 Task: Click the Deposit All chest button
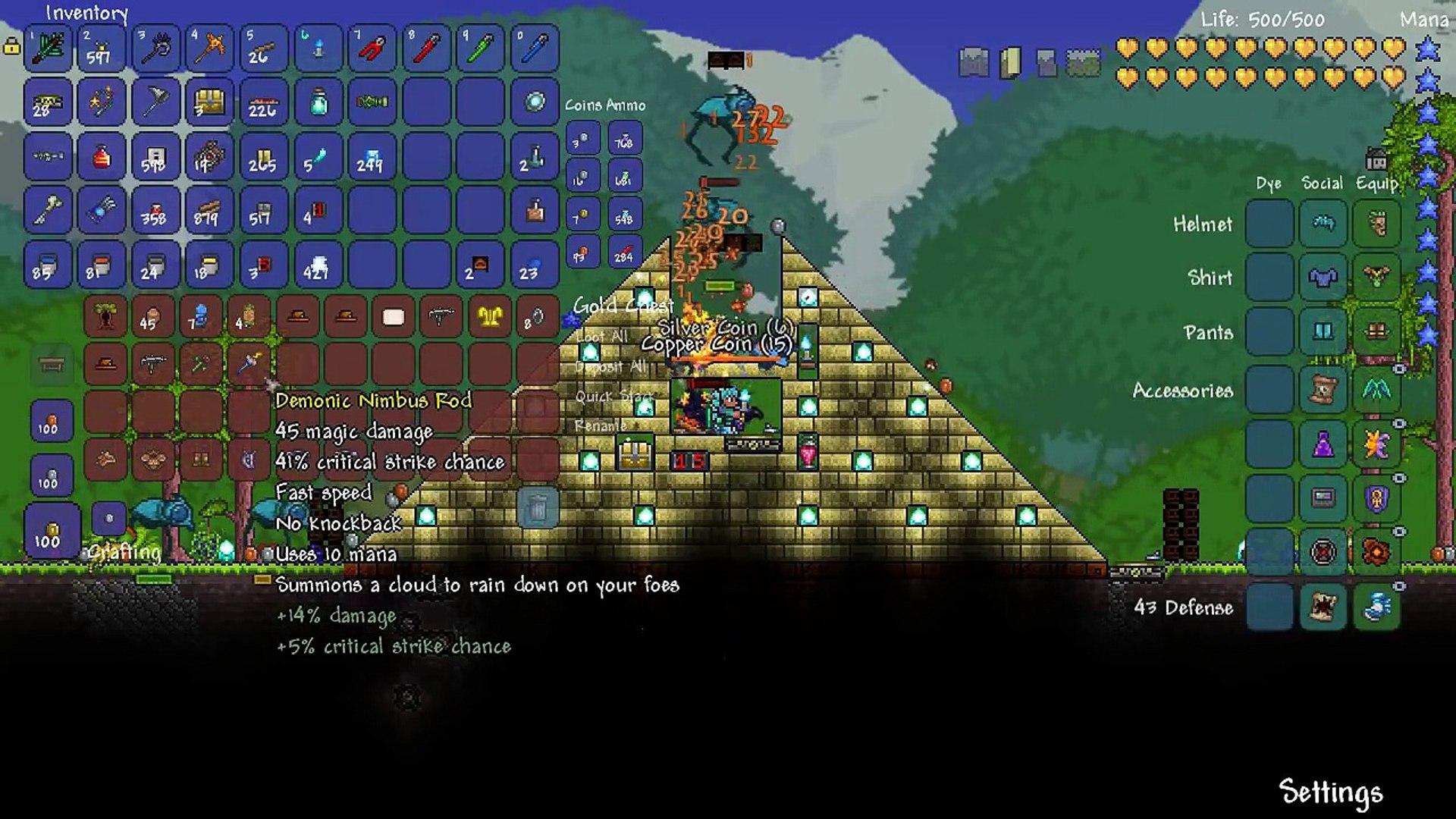pyautogui.click(x=610, y=366)
